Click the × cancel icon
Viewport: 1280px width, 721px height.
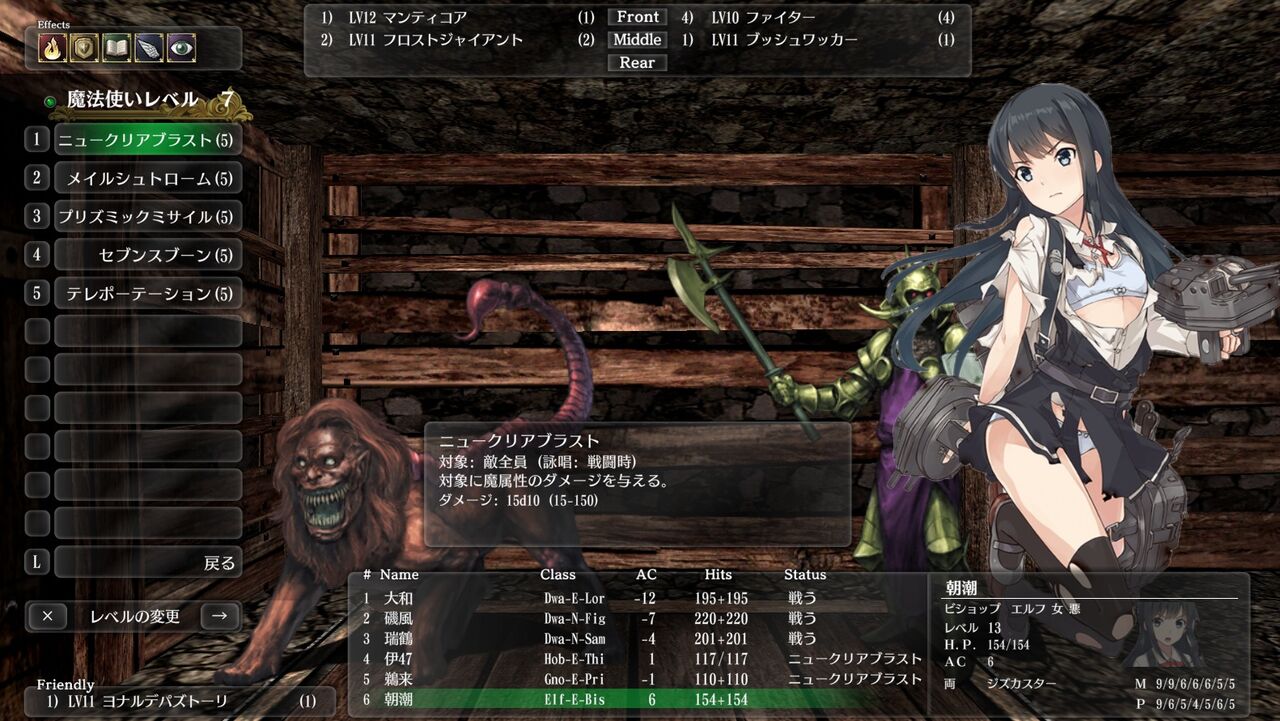point(47,616)
